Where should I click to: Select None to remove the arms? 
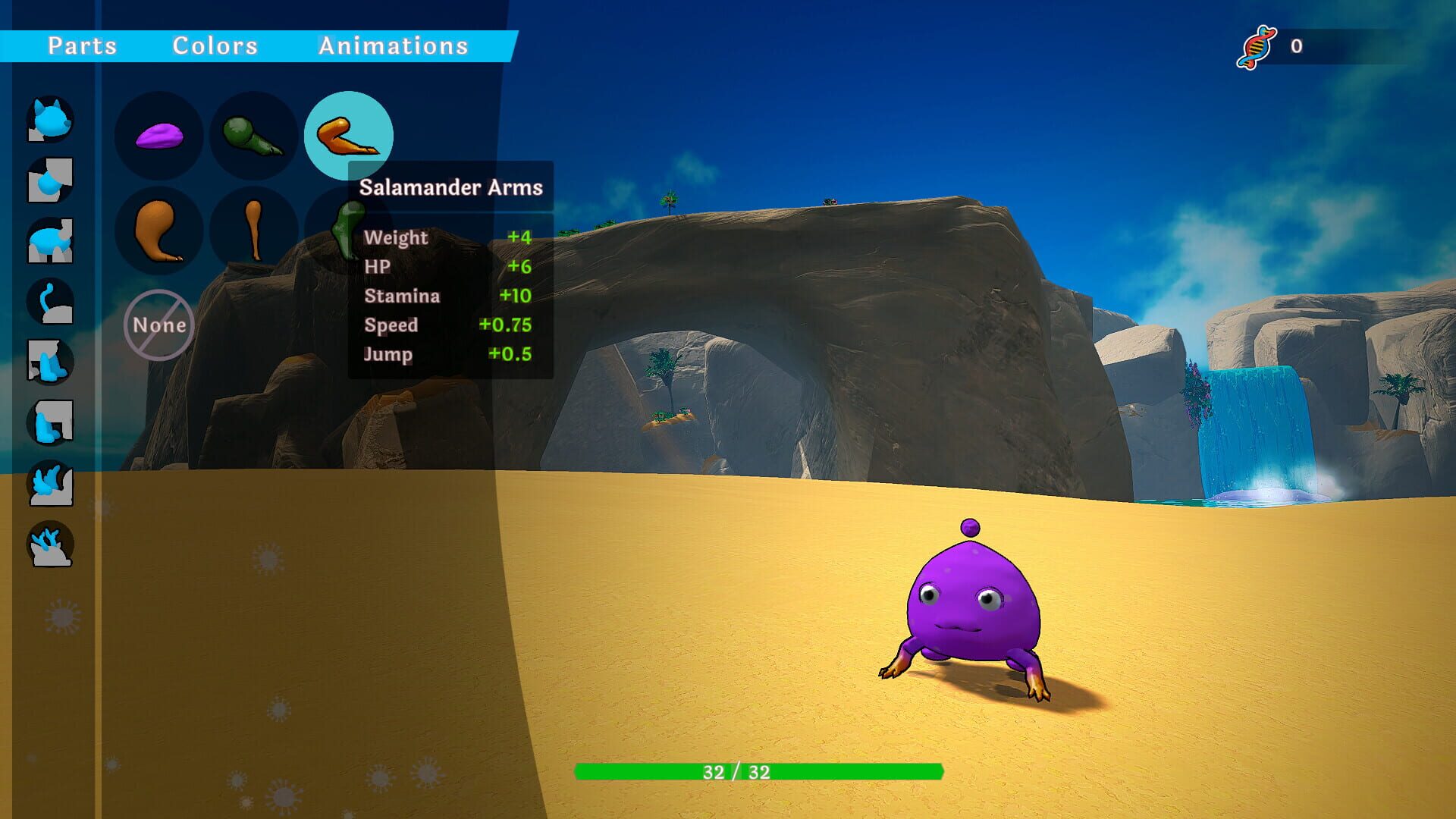[158, 326]
